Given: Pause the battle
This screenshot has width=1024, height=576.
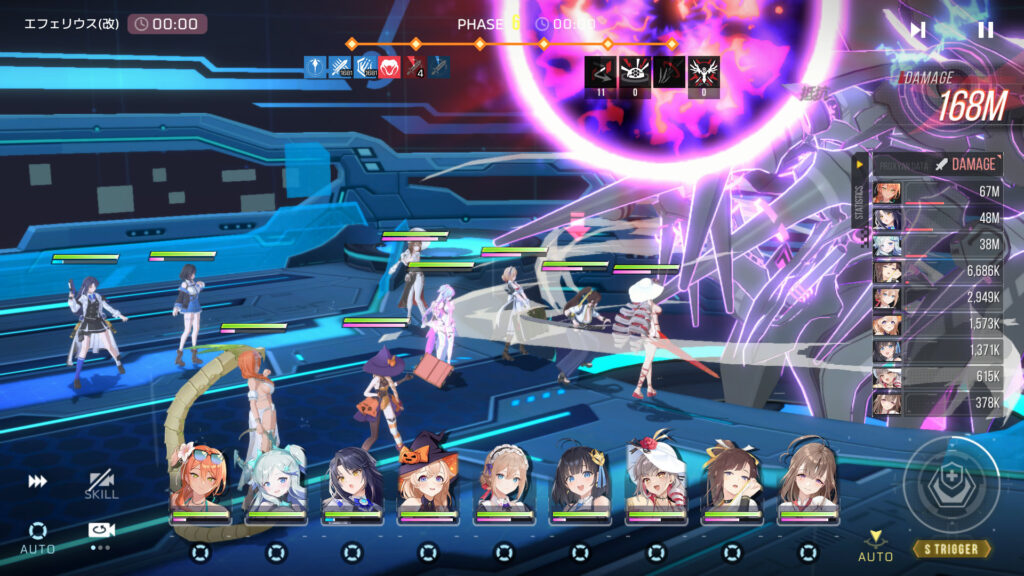Looking at the screenshot, I should (985, 30).
